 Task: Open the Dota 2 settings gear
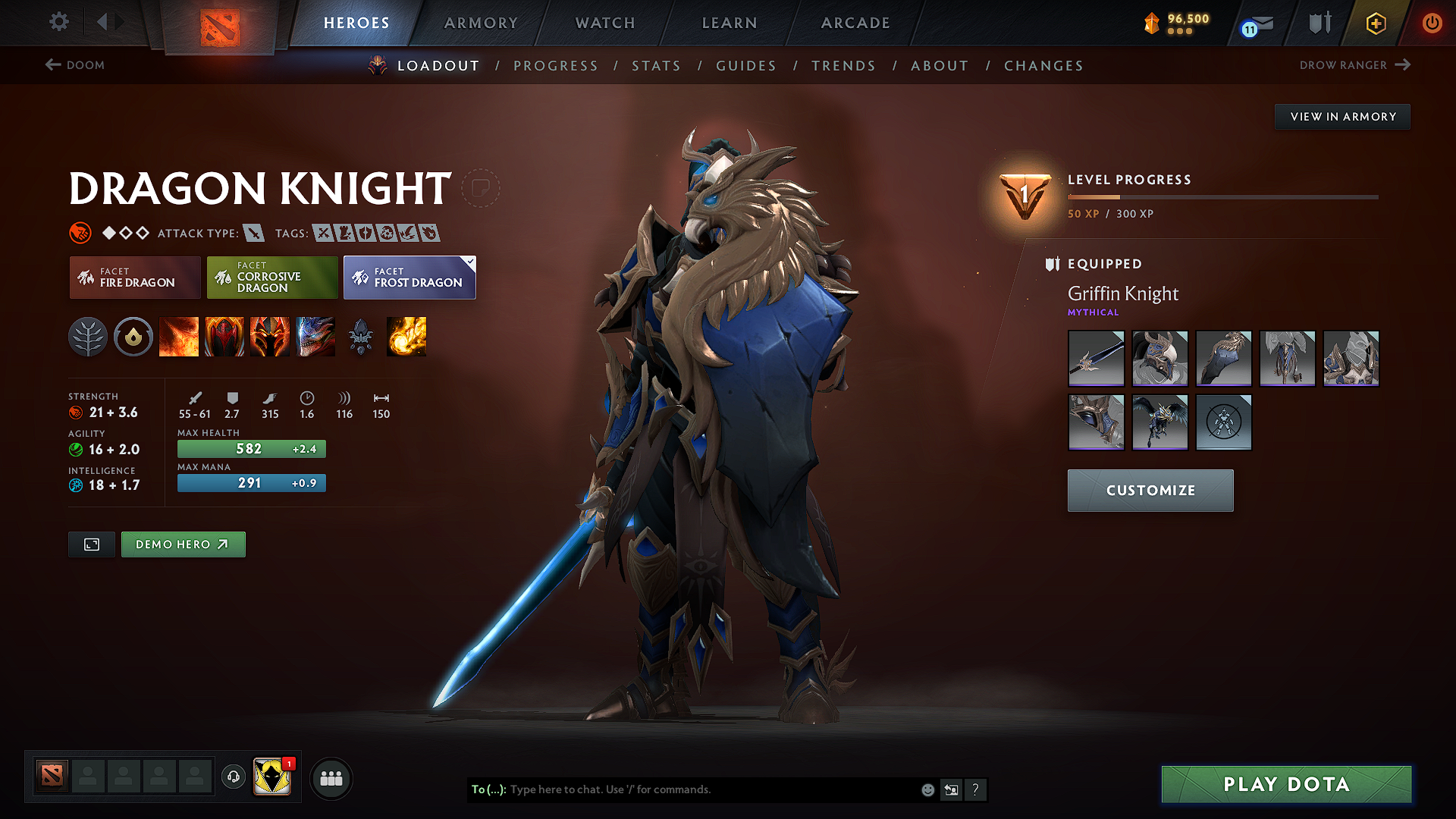pos(58,22)
